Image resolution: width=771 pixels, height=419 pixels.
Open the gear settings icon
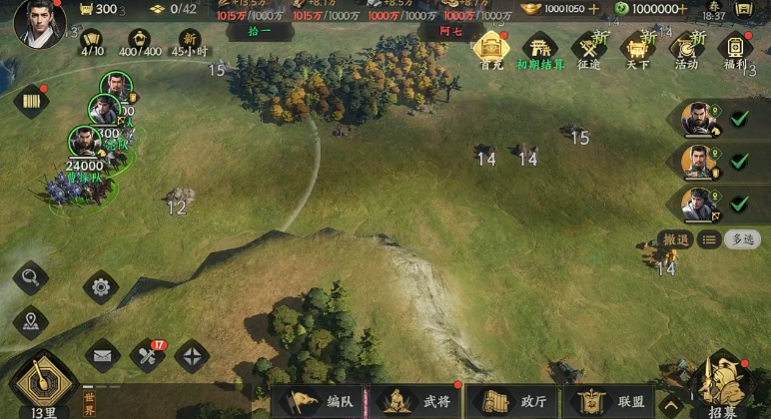(x=101, y=288)
